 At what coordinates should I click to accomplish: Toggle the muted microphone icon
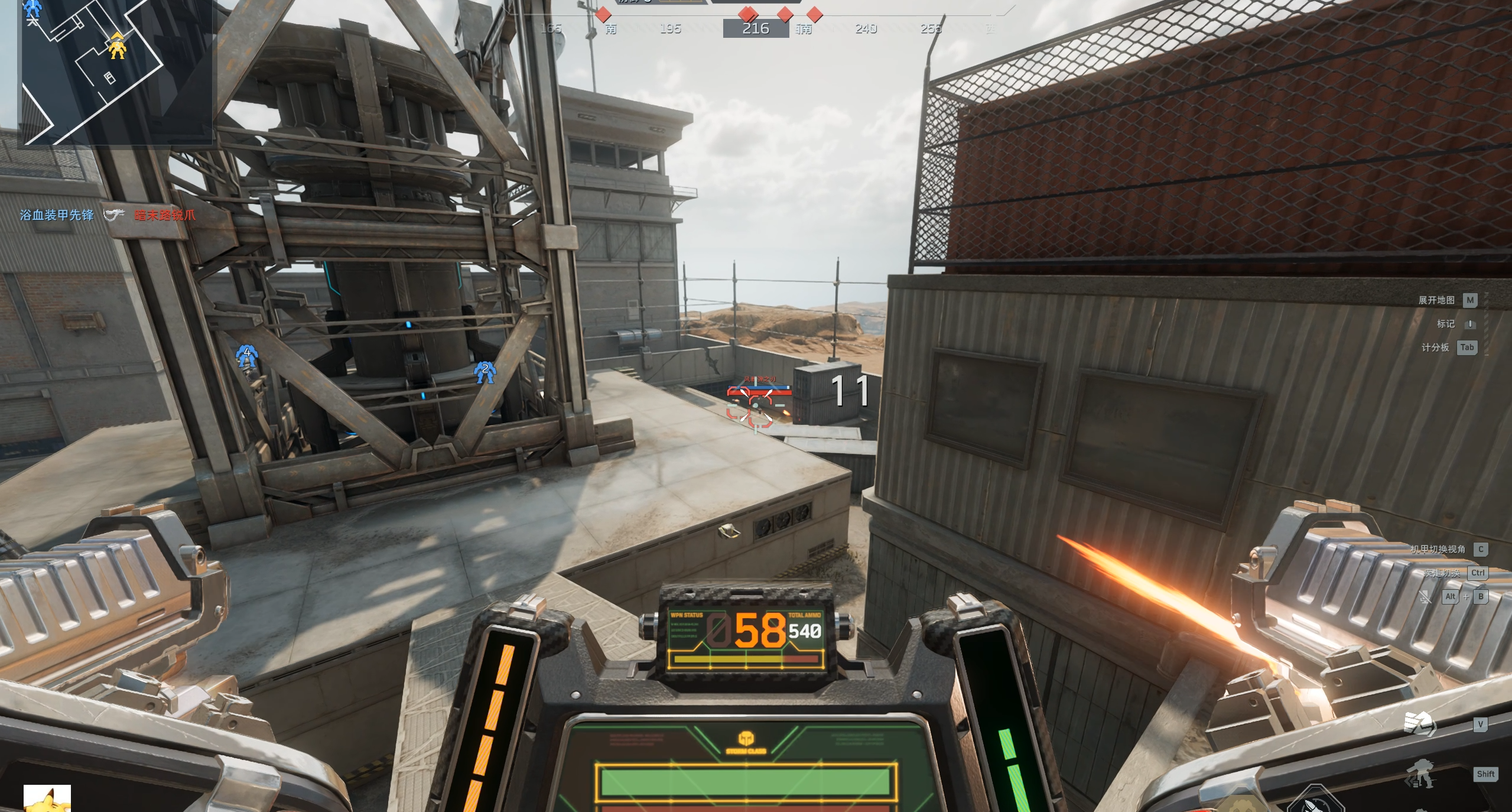[1425, 597]
